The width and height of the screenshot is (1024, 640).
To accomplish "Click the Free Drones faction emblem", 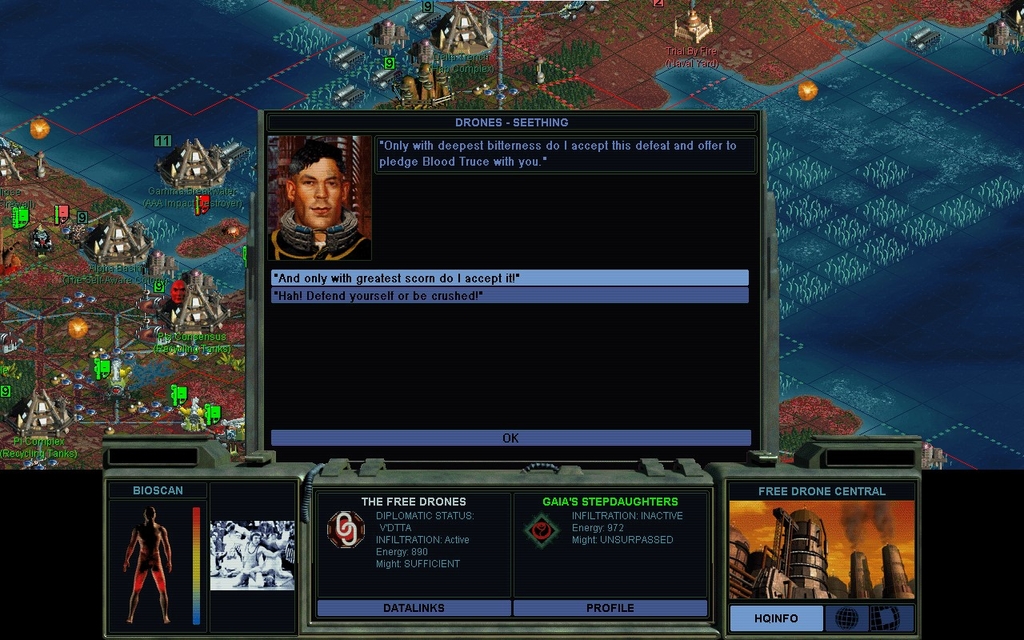I will [346, 529].
